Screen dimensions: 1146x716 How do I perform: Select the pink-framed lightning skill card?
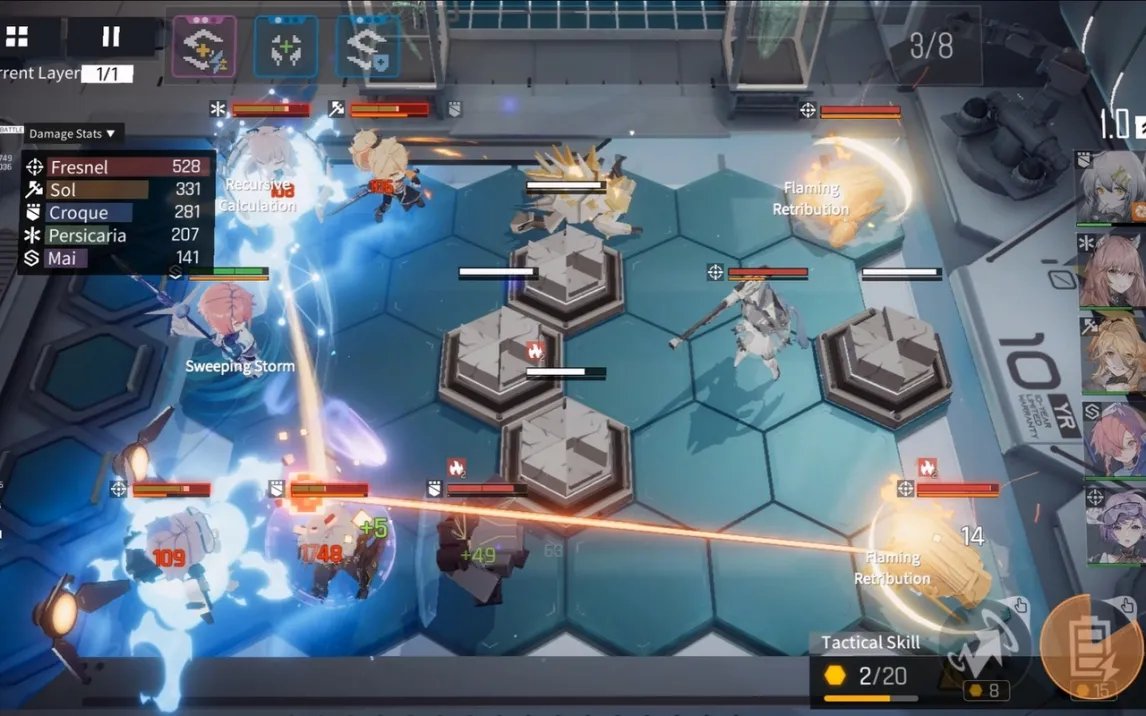point(204,46)
